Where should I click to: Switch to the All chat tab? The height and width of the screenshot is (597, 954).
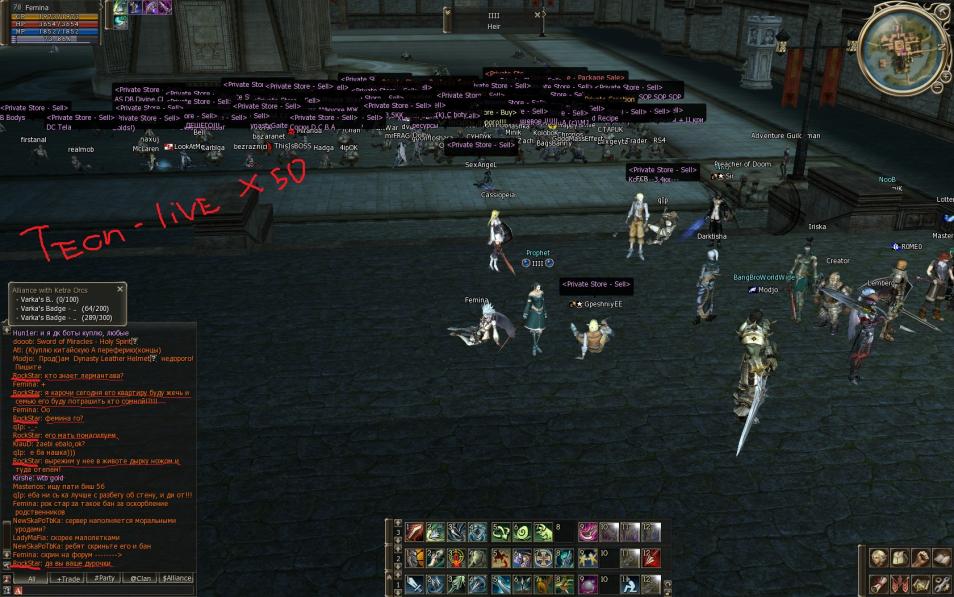point(31,578)
